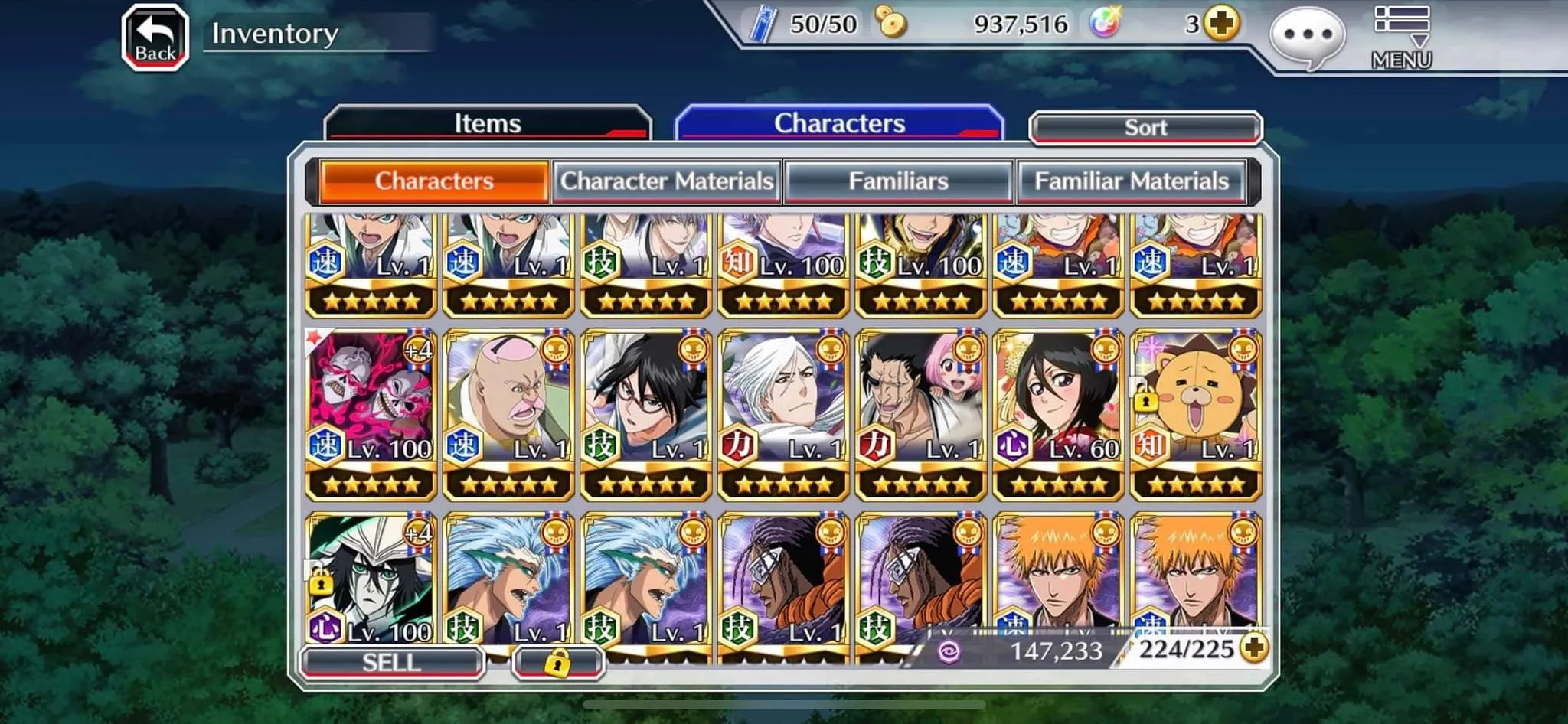Choose the Rukia level 60 character card
This screenshot has width=1568, height=724.
coord(1058,413)
